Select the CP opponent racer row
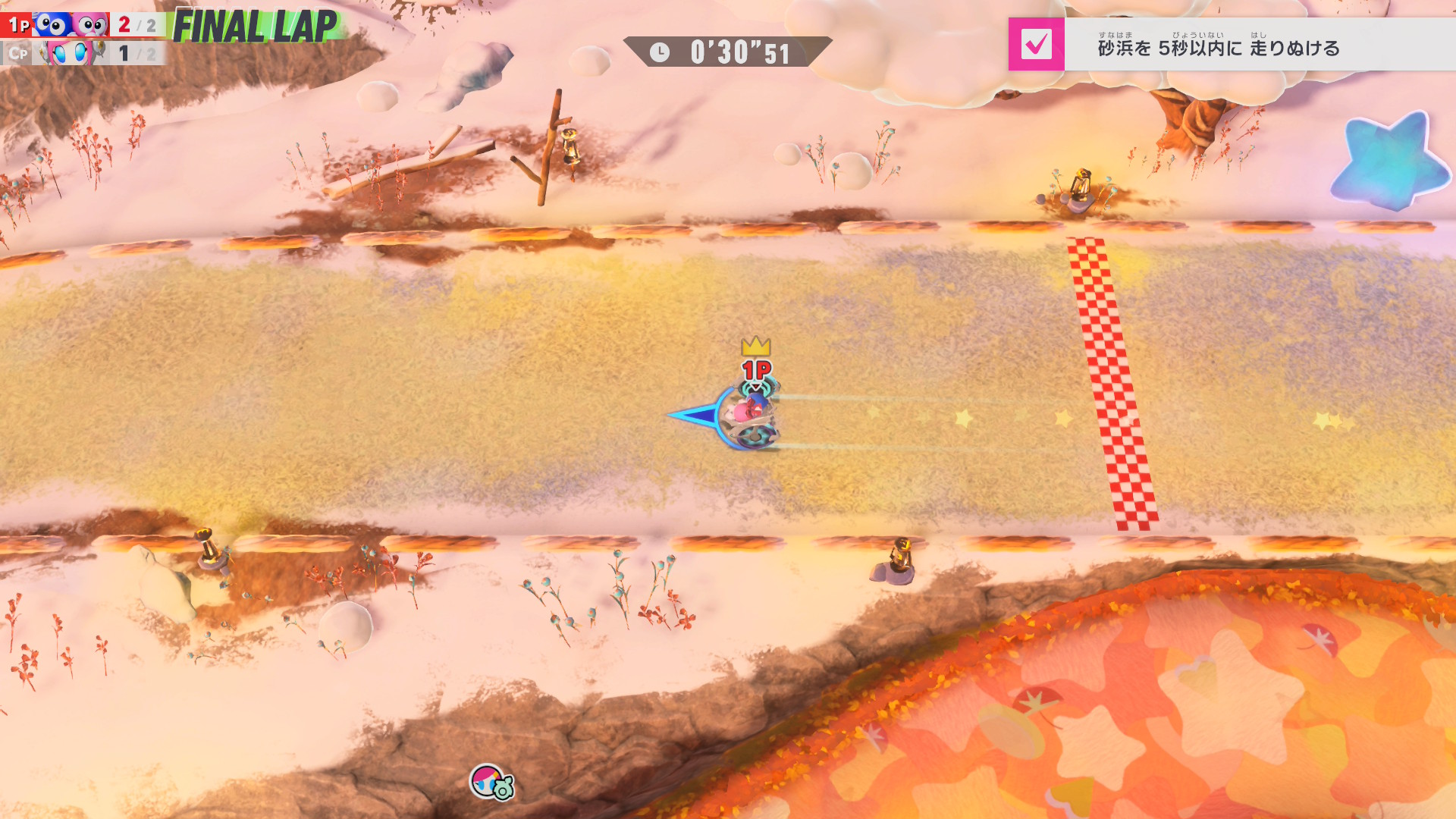The height and width of the screenshot is (819, 1456). [82, 53]
